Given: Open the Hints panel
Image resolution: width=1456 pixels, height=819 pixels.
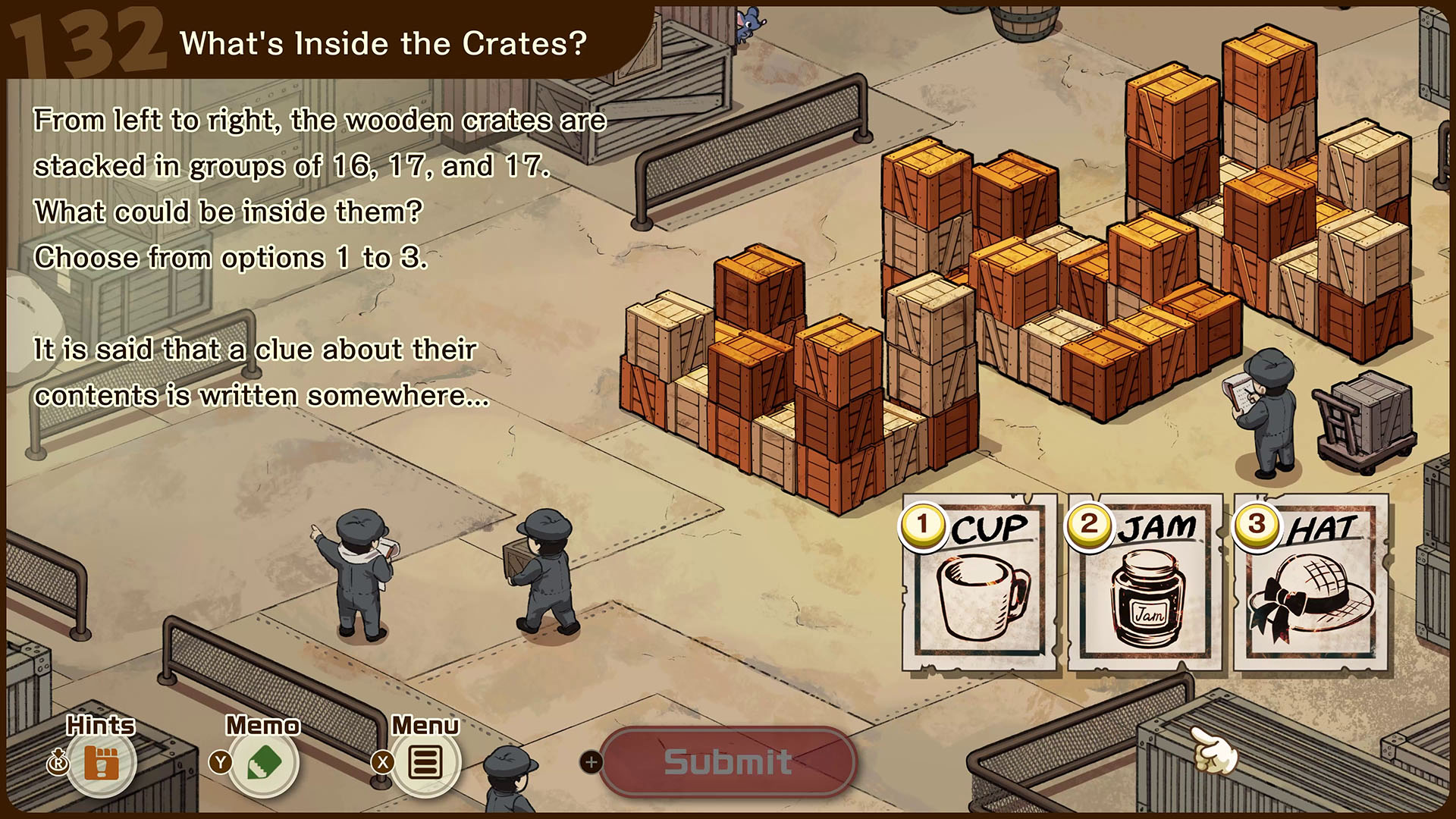Looking at the screenshot, I should coord(102,761).
